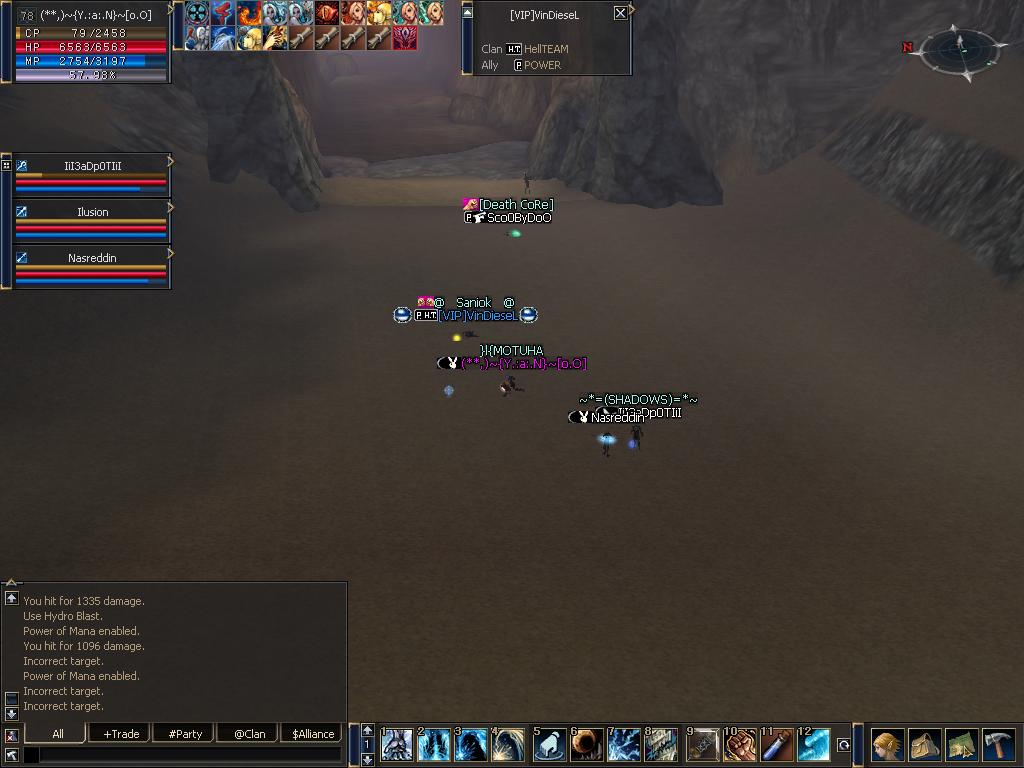Activate the dark orb skill in slot 6
This screenshot has height=768, width=1024.
(x=588, y=746)
